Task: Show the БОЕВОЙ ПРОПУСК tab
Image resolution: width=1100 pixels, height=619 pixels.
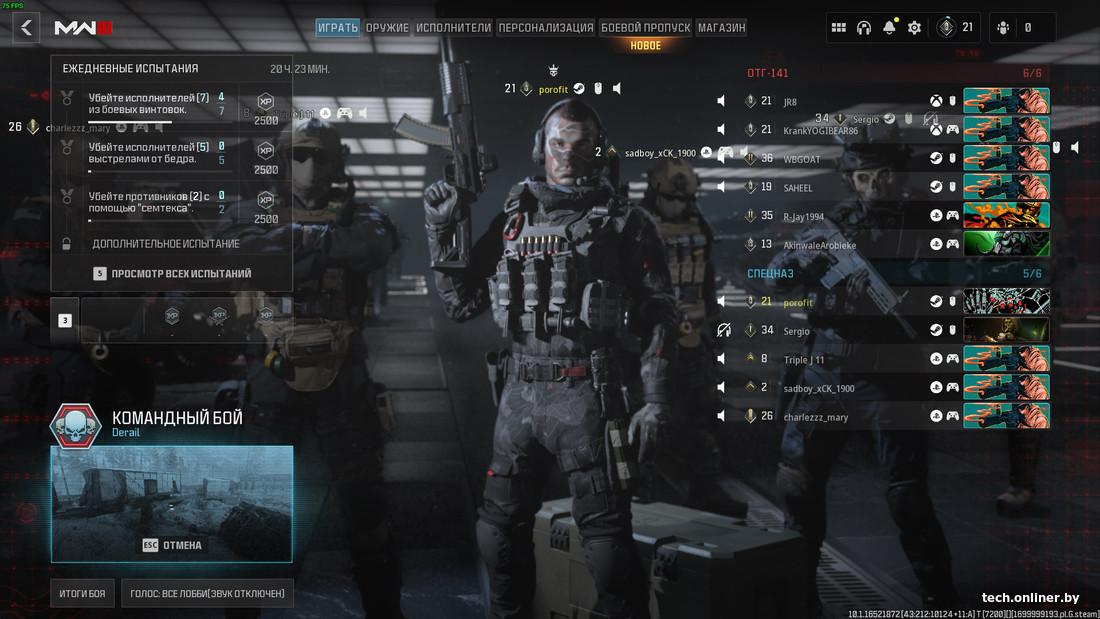Action: pos(646,28)
